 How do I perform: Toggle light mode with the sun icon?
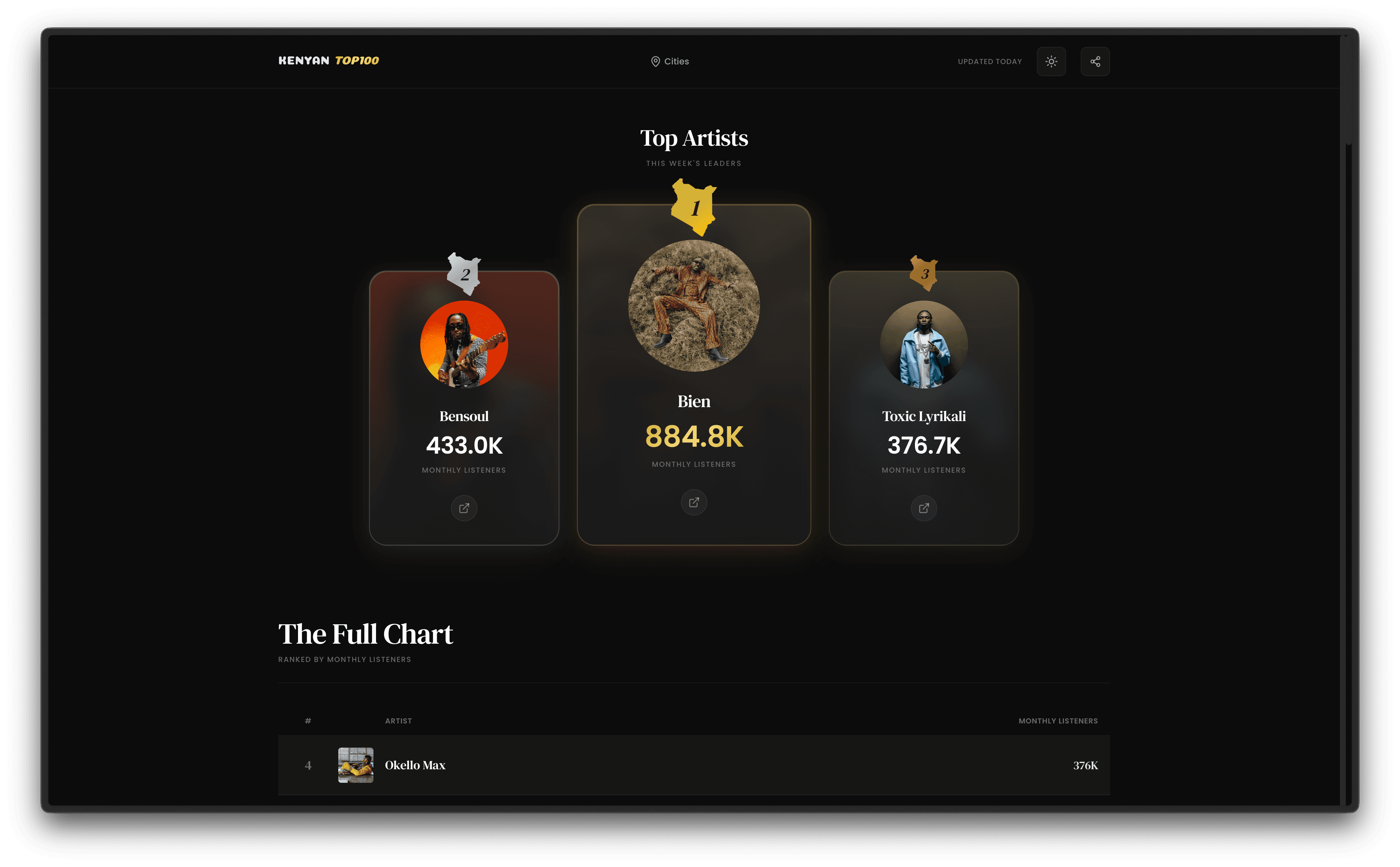point(1051,62)
